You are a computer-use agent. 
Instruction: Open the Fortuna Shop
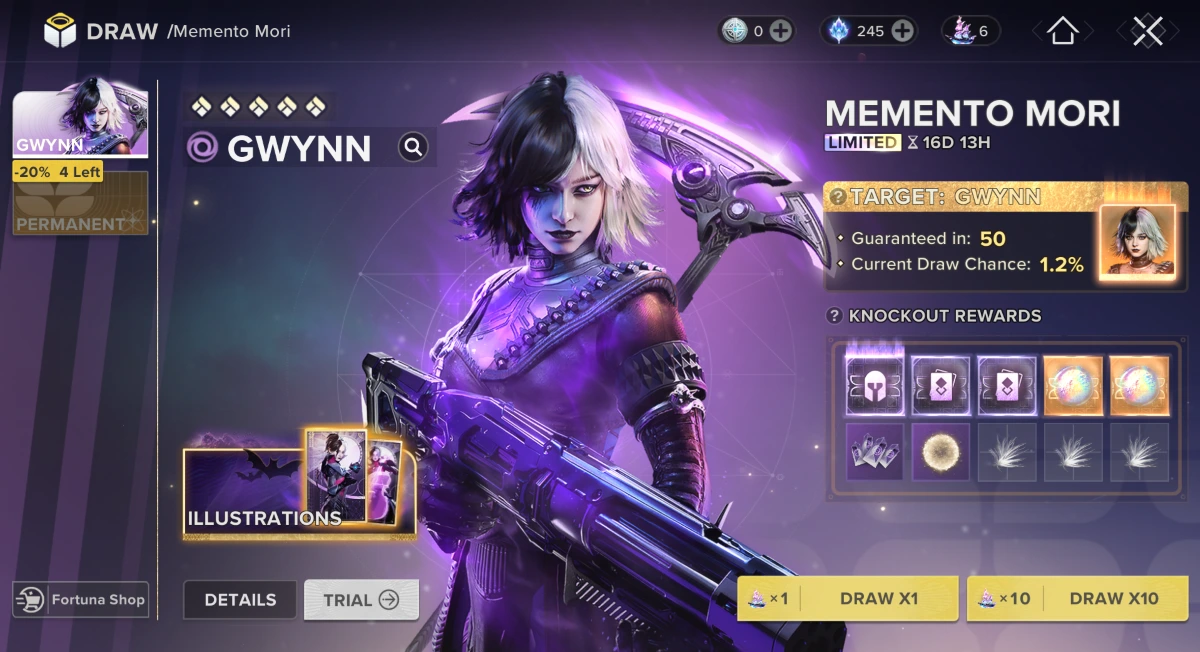click(x=81, y=600)
